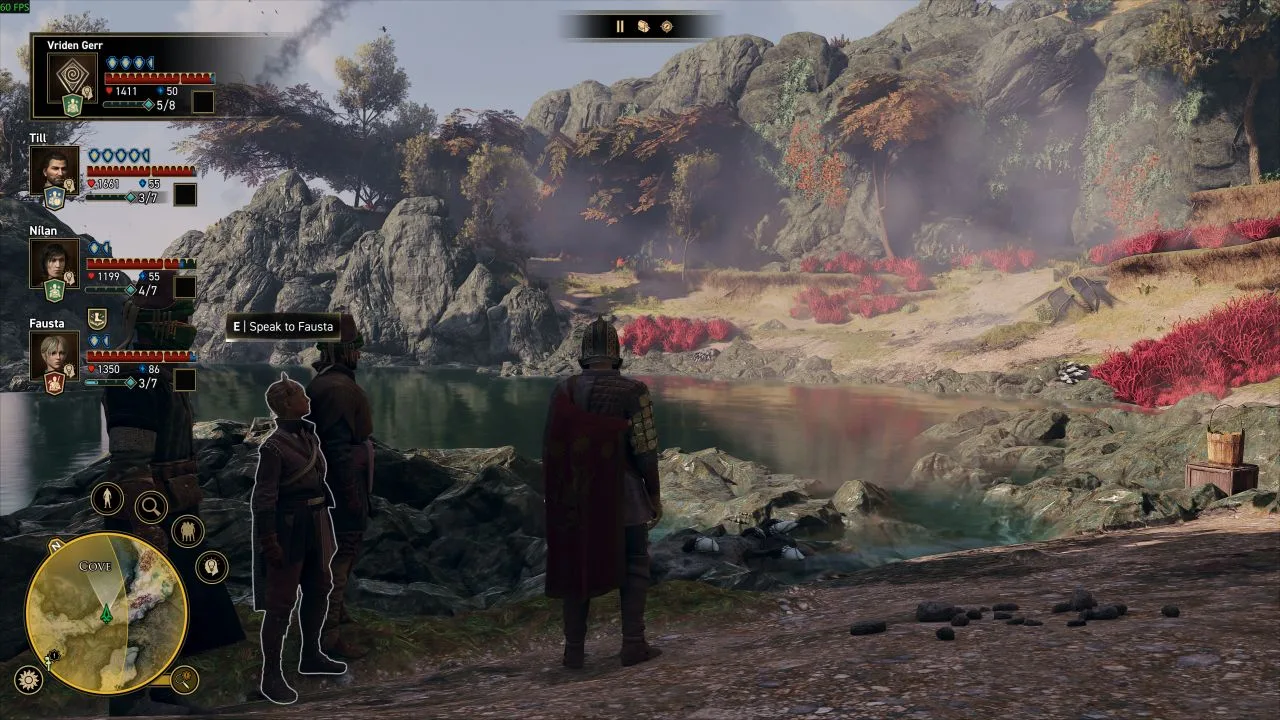The height and width of the screenshot is (720, 1280).
Task: Choose Nílan's party portrait
Action: pyautogui.click(x=53, y=262)
